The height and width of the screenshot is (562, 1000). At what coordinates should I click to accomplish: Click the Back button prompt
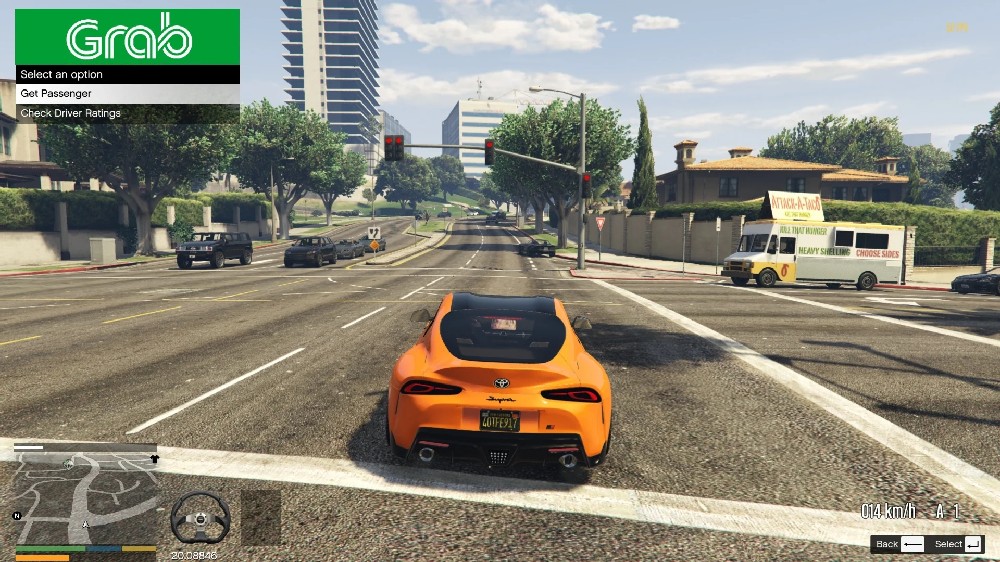(x=898, y=544)
